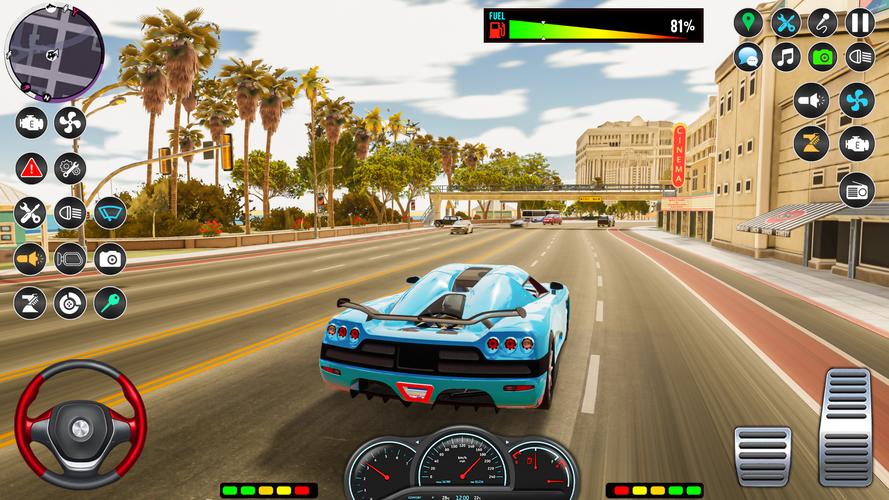This screenshot has width=889, height=500.
Task: Toggle the music note button
Action: pos(785,57)
